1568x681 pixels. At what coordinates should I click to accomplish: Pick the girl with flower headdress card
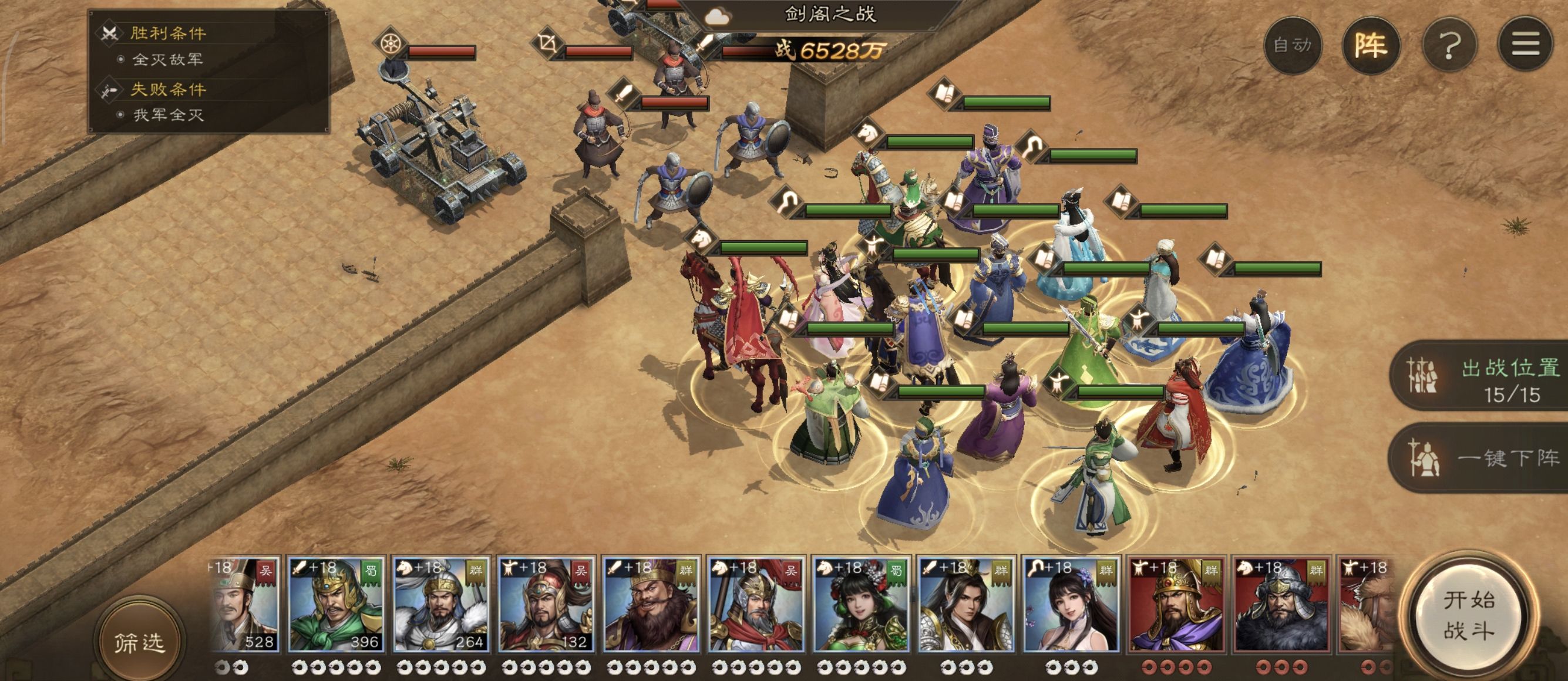click(x=861, y=605)
